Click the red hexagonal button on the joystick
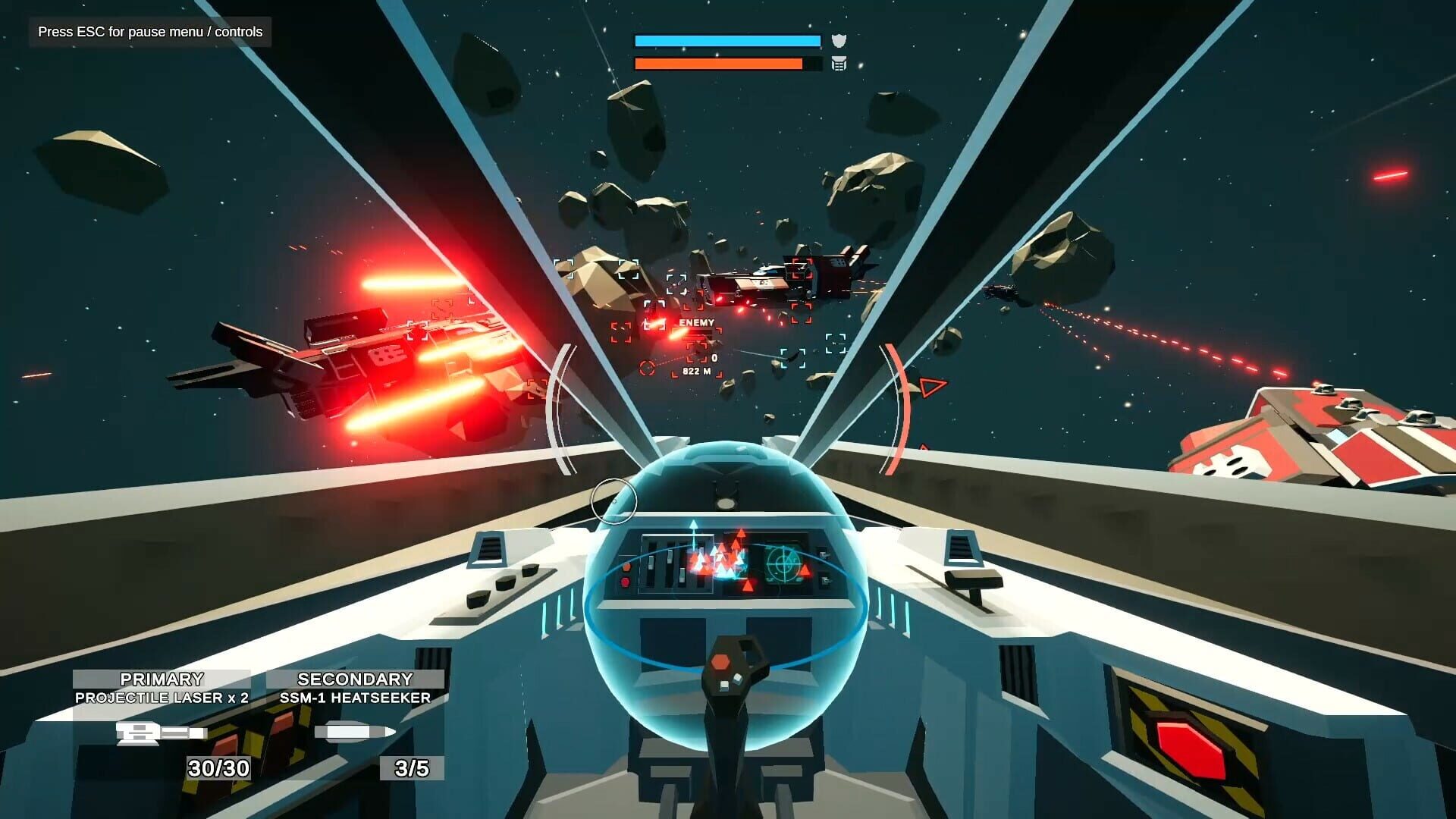Image resolution: width=1456 pixels, height=819 pixels. 720,661
